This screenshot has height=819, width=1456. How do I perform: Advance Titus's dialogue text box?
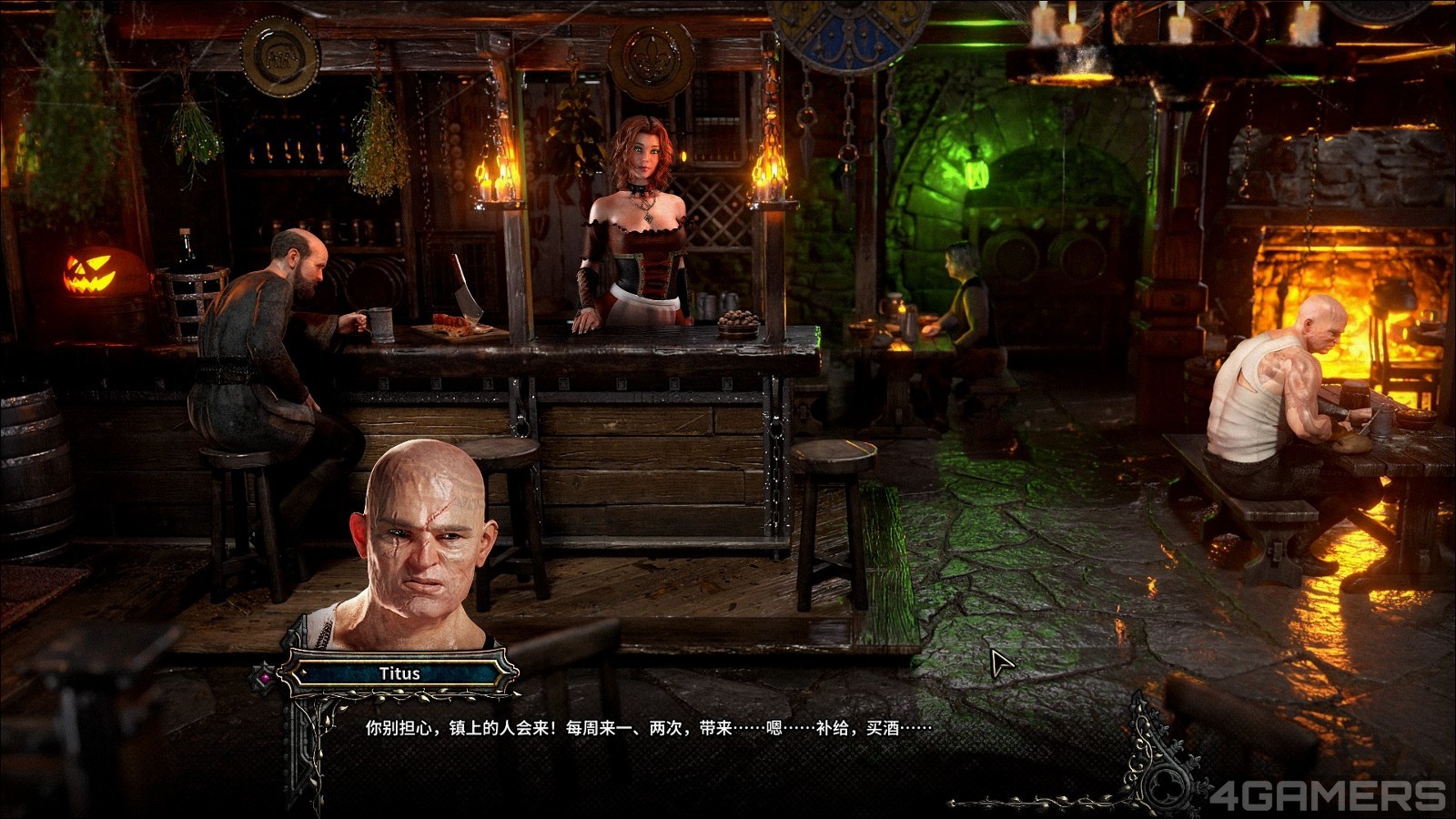[x=647, y=729]
